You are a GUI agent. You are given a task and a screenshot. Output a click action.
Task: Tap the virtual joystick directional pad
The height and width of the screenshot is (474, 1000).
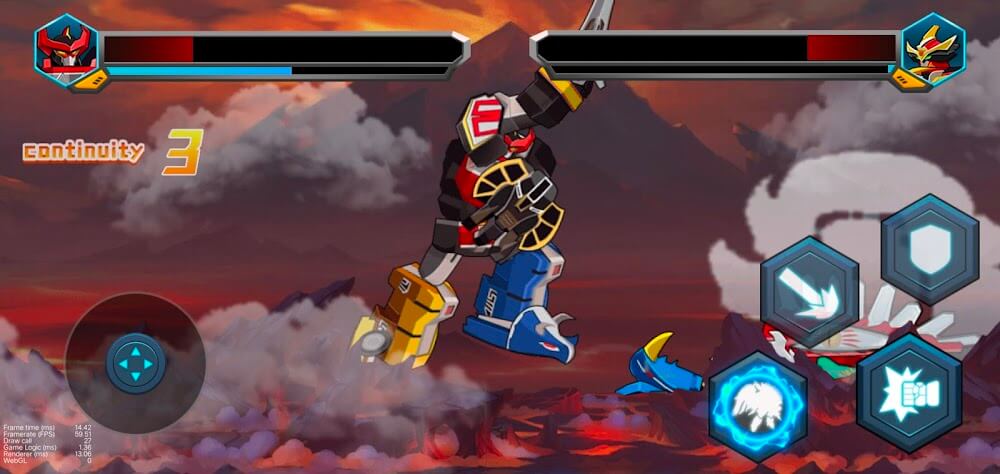pyautogui.click(x=136, y=363)
